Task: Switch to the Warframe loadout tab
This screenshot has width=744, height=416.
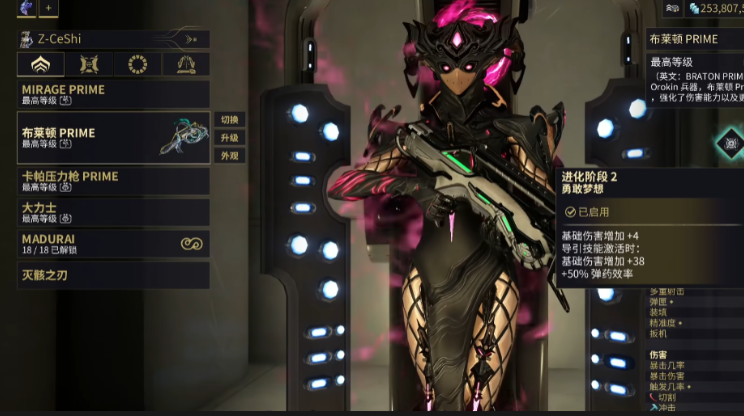Action: 41,65
